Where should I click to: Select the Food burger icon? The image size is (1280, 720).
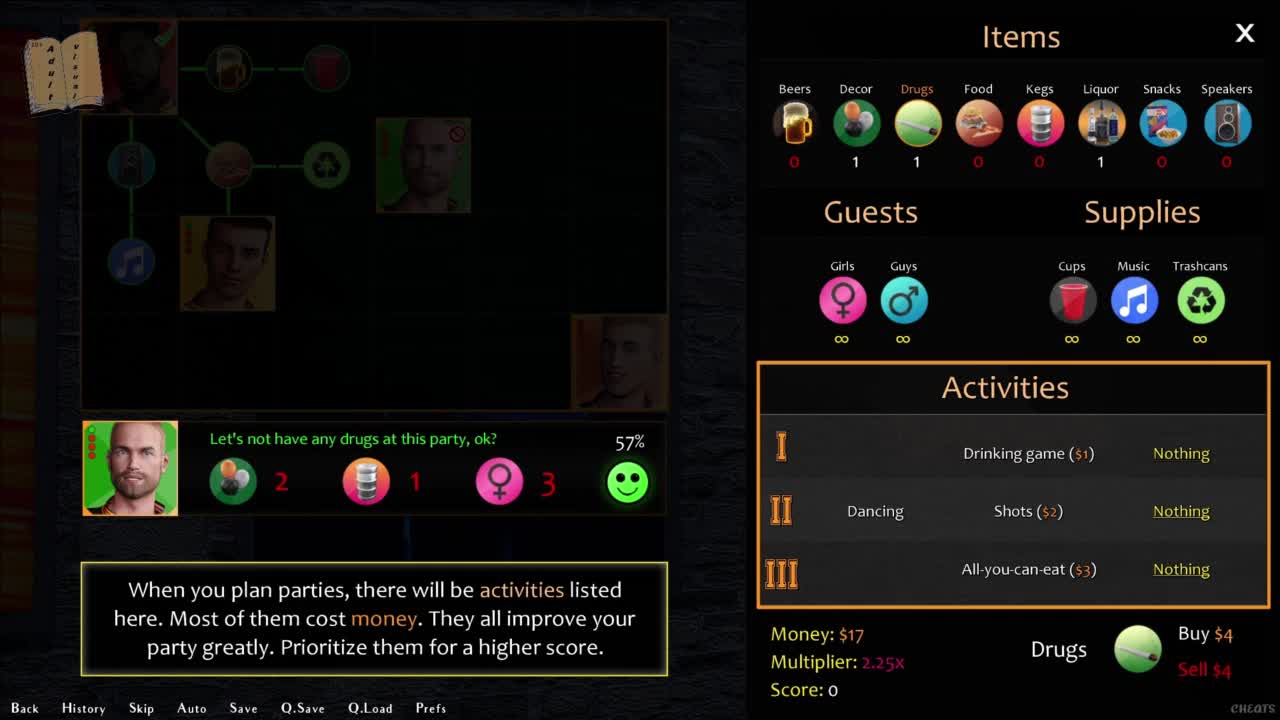click(x=978, y=124)
